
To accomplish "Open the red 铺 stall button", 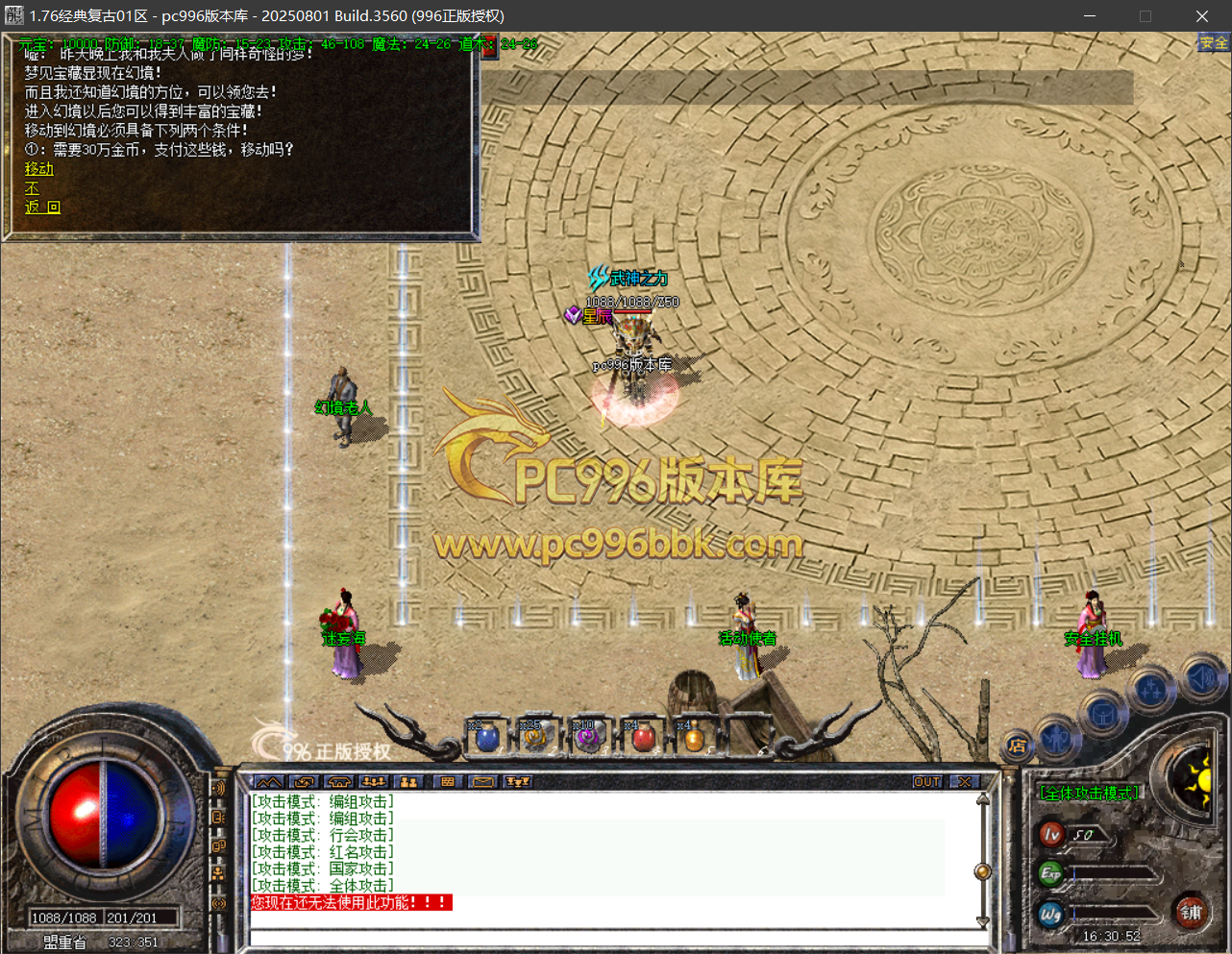I will pyautogui.click(x=1191, y=912).
